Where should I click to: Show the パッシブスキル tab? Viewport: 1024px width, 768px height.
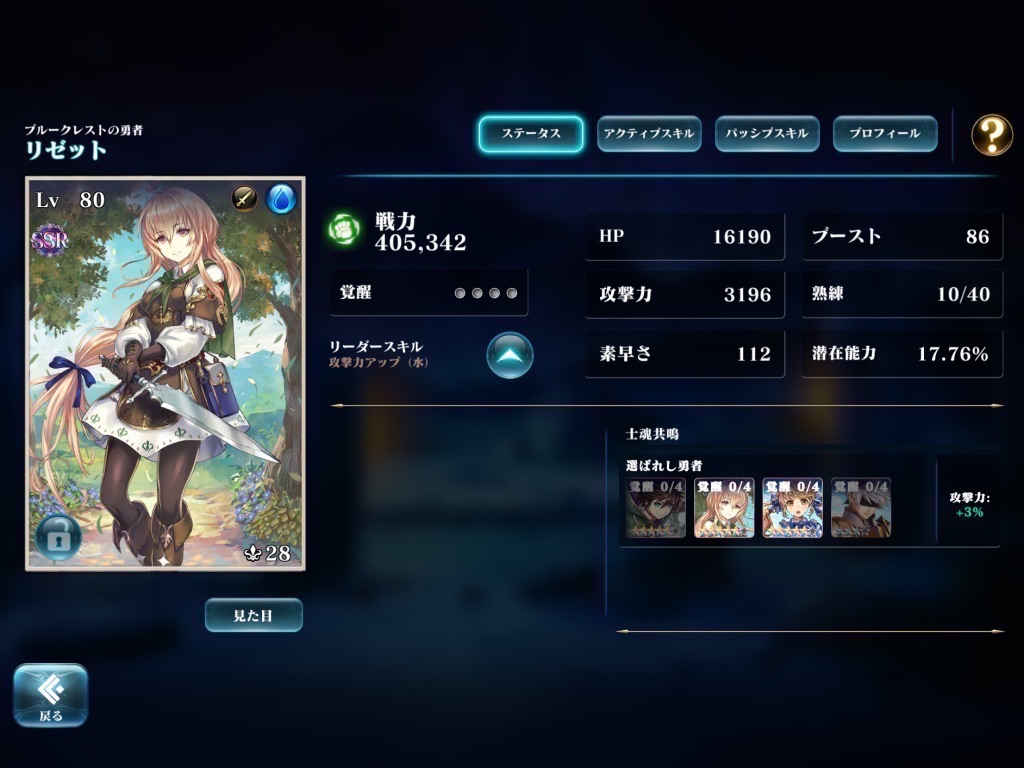pos(767,134)
